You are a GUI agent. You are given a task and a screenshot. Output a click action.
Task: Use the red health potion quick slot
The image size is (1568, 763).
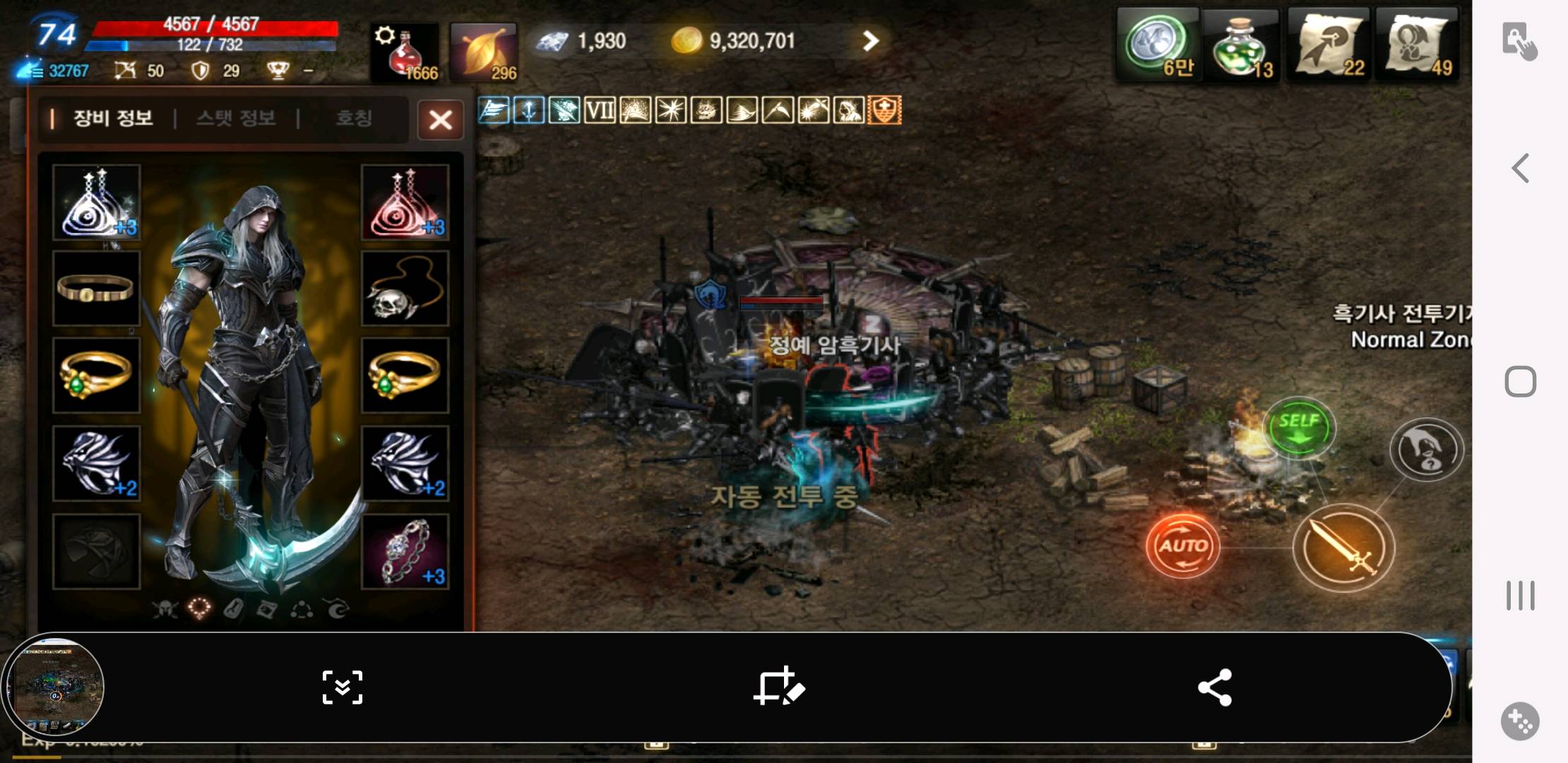coord(405,52)
